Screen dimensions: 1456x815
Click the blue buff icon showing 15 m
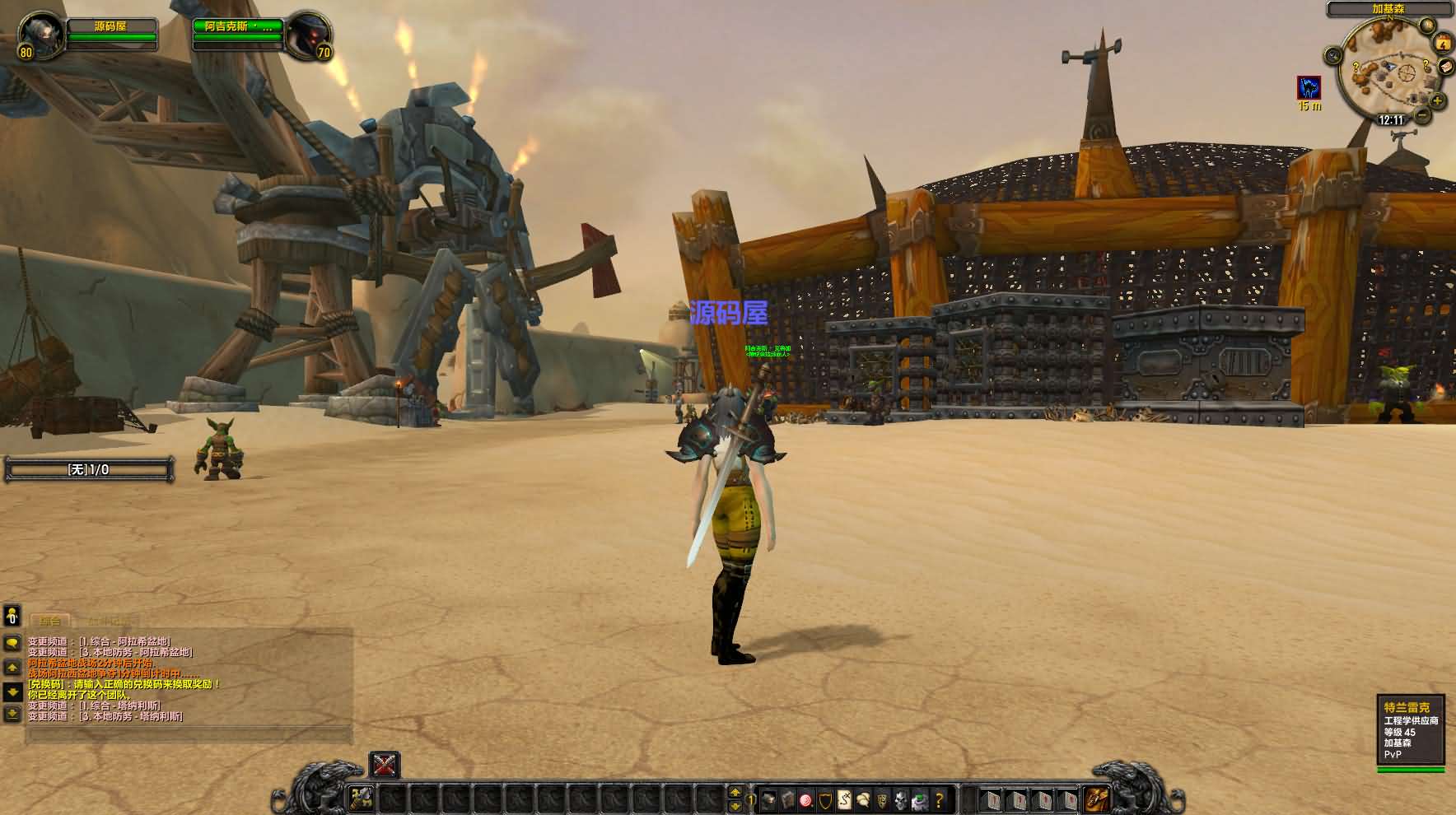1309,87
